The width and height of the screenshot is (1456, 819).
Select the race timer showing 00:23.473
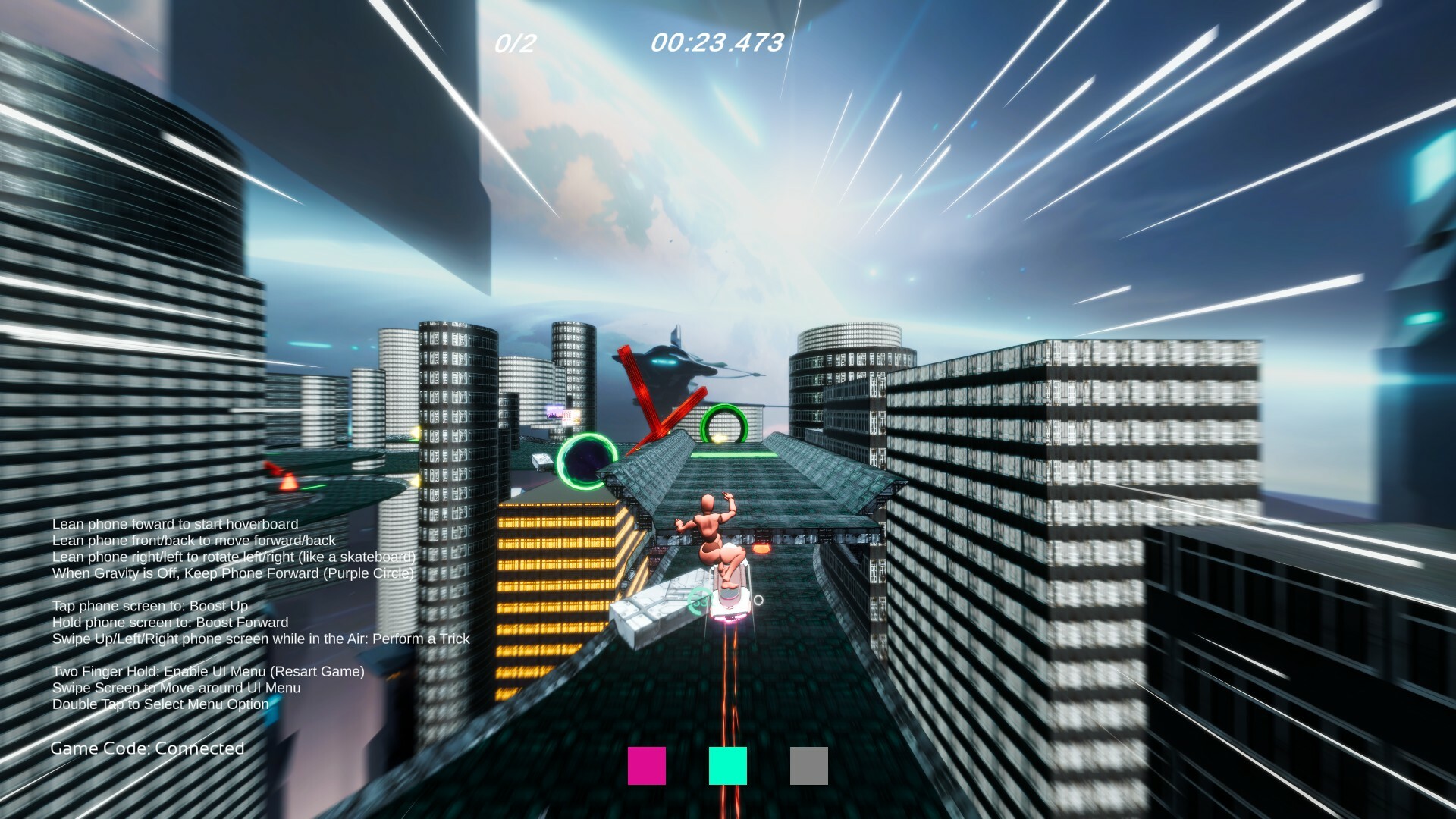tap(717, 43)
